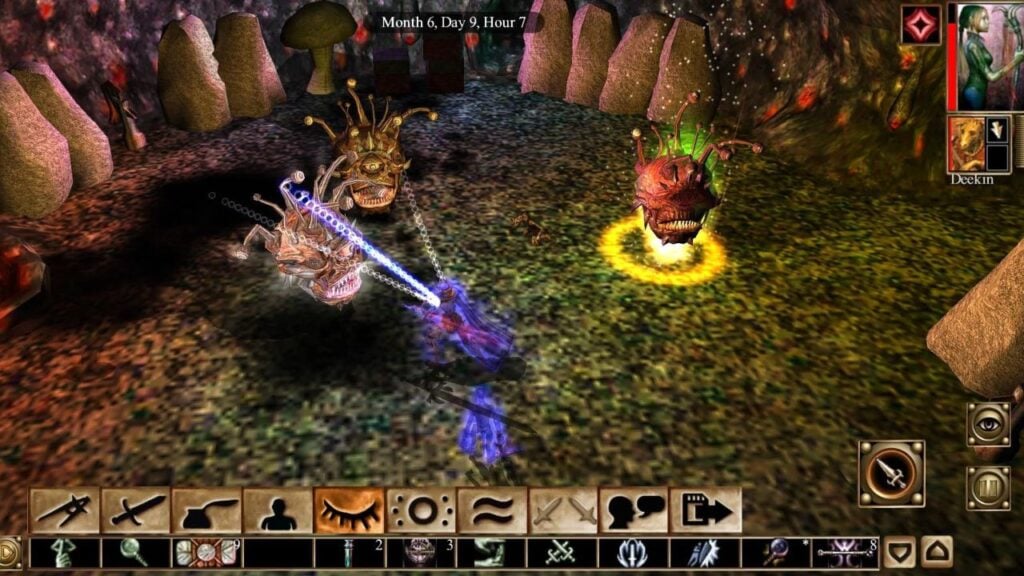The height and width of the screenshot is (576, 1024).
Task: Toggle the eye button on the right
Action: tap(988, 424)
